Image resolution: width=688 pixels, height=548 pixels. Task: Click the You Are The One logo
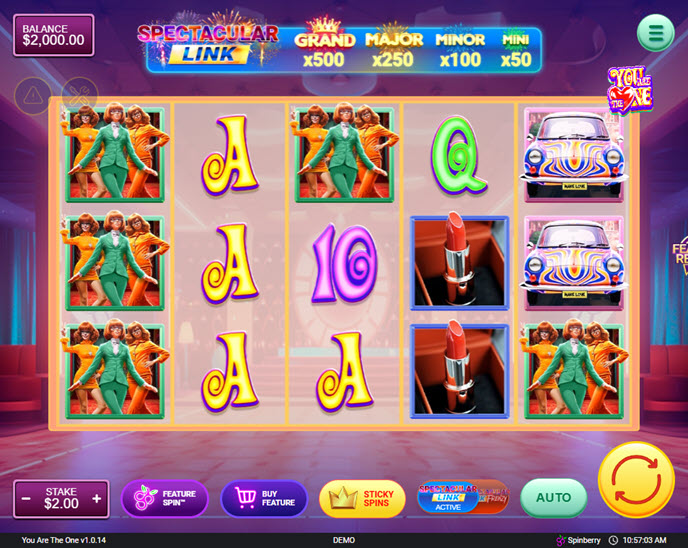[630, 90]
